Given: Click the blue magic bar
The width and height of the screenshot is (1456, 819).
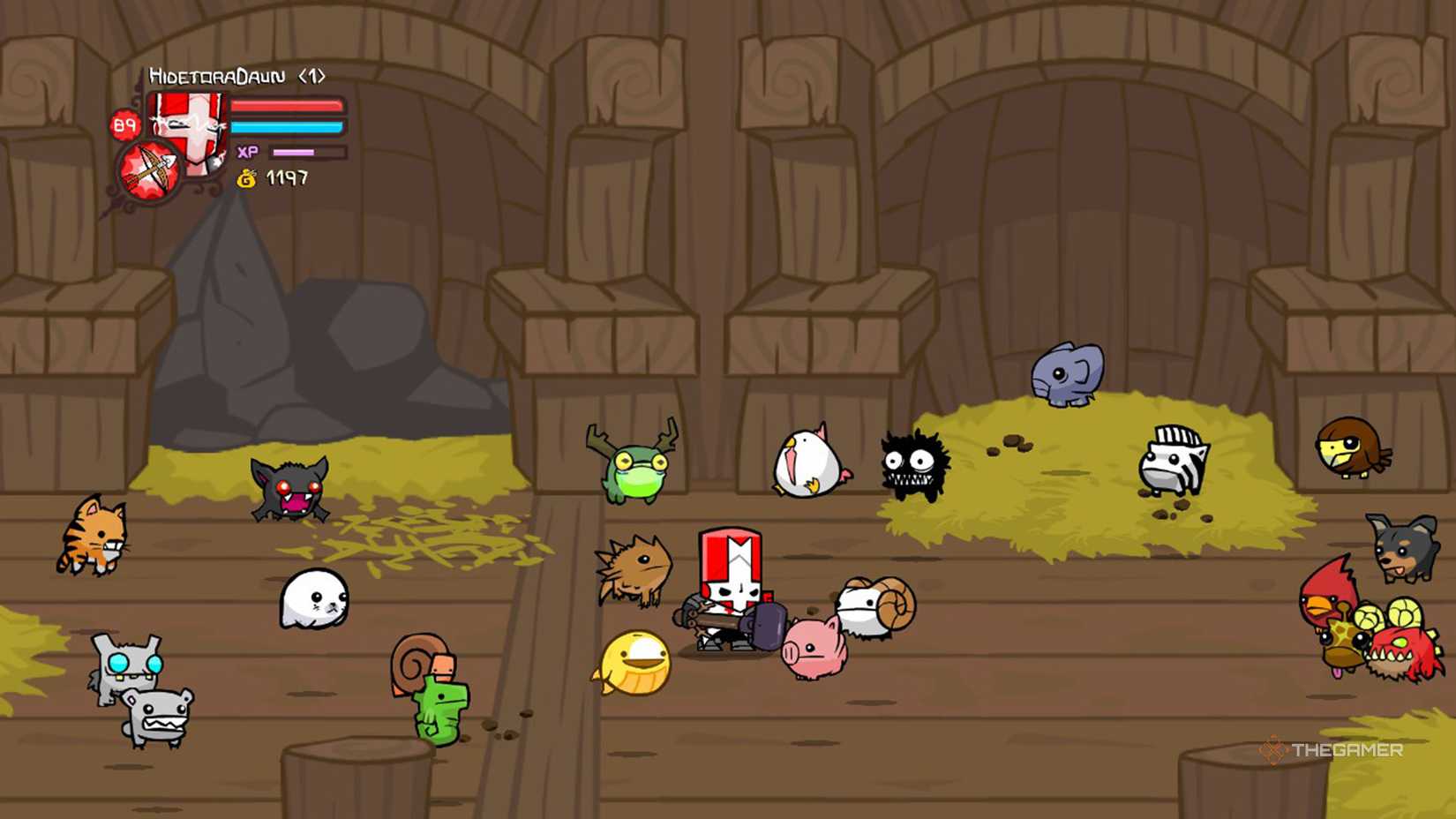Looking at the screenshot, I should 289,126.
